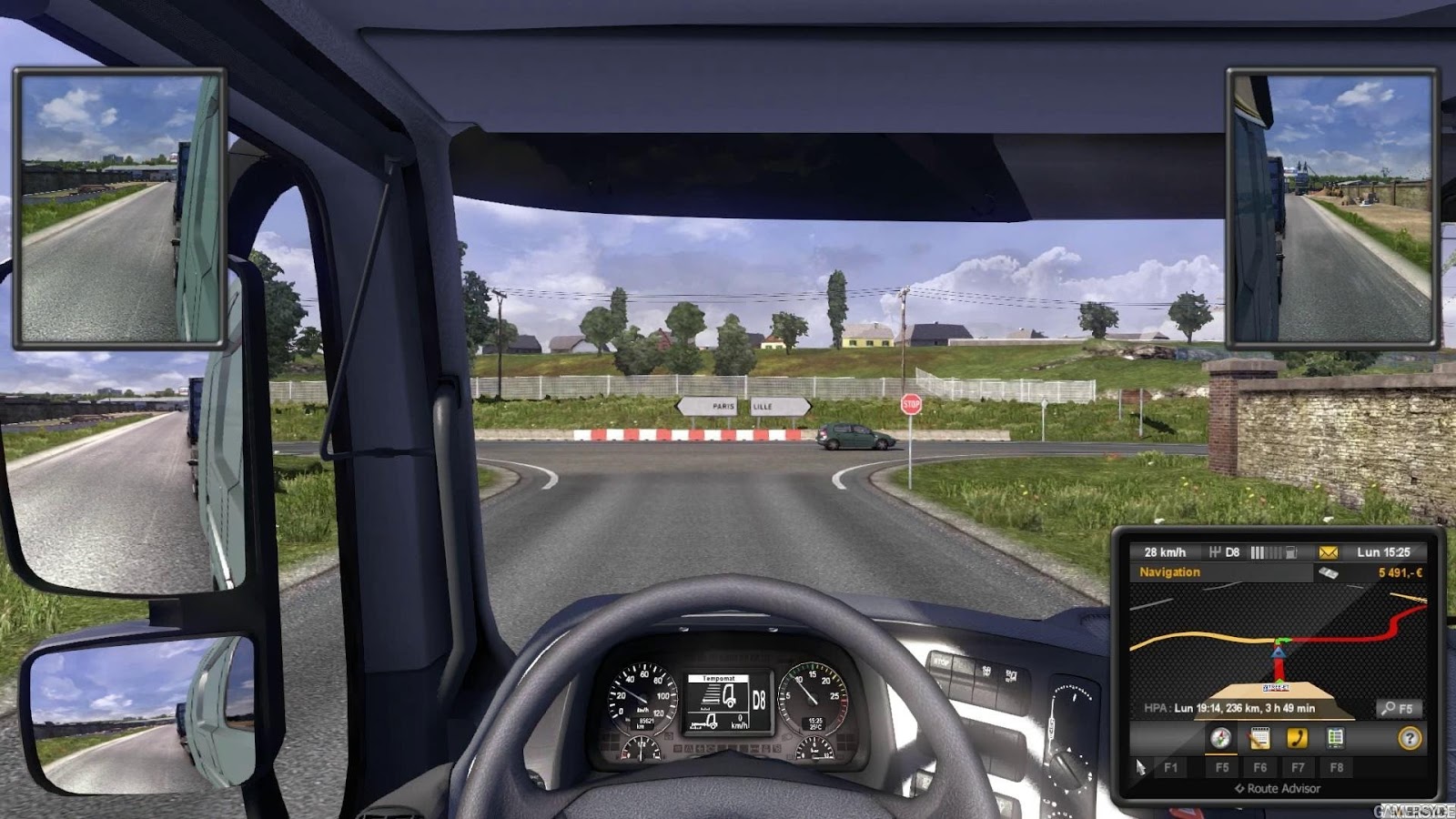Click the Navigation header label
Screen dimensions: 1456x819
coord(1169,572)
